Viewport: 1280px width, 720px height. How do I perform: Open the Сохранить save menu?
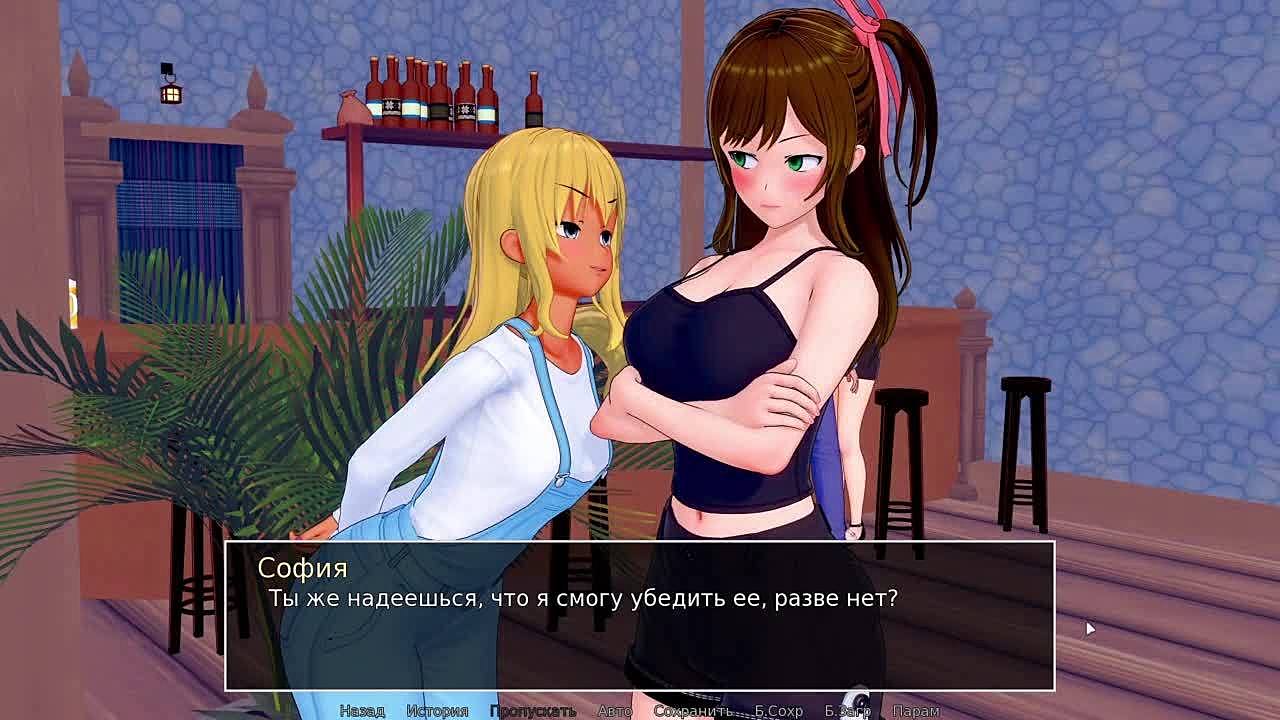(x=692, y=711)
